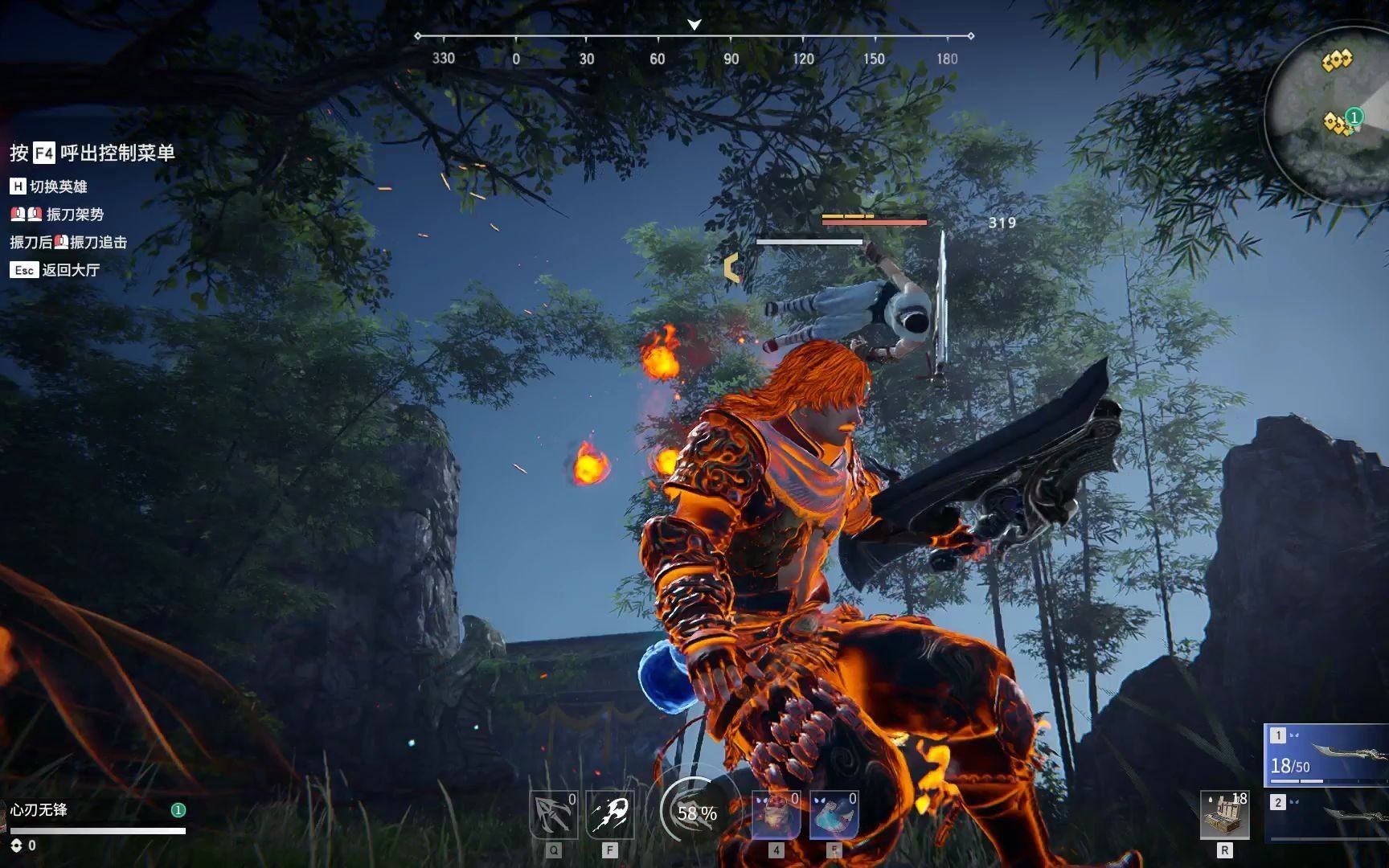The width and height of the screenshot is (1389, 868).
Task: Use the red potion consumable slot
Action: 776,815
